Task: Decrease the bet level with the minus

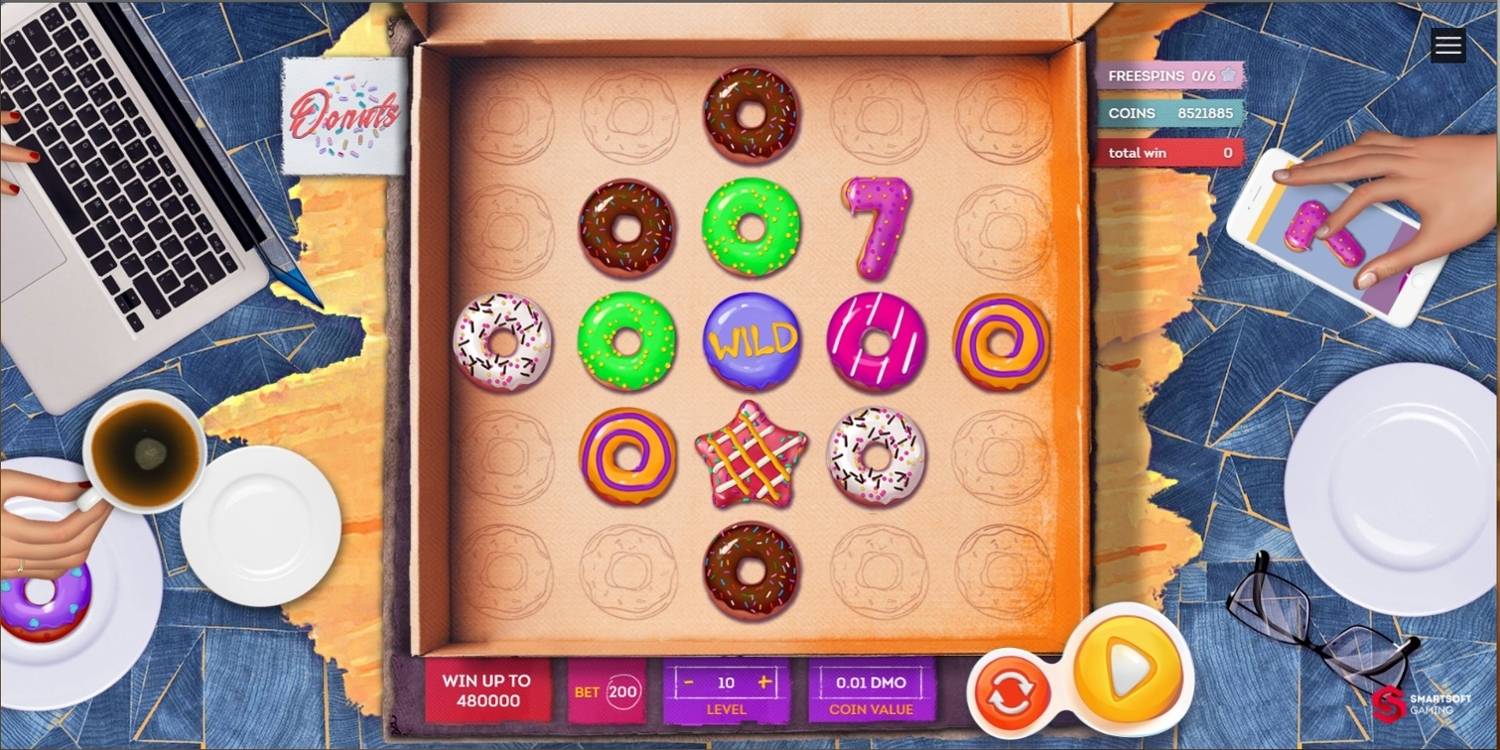Action: (x=688, y=680)
